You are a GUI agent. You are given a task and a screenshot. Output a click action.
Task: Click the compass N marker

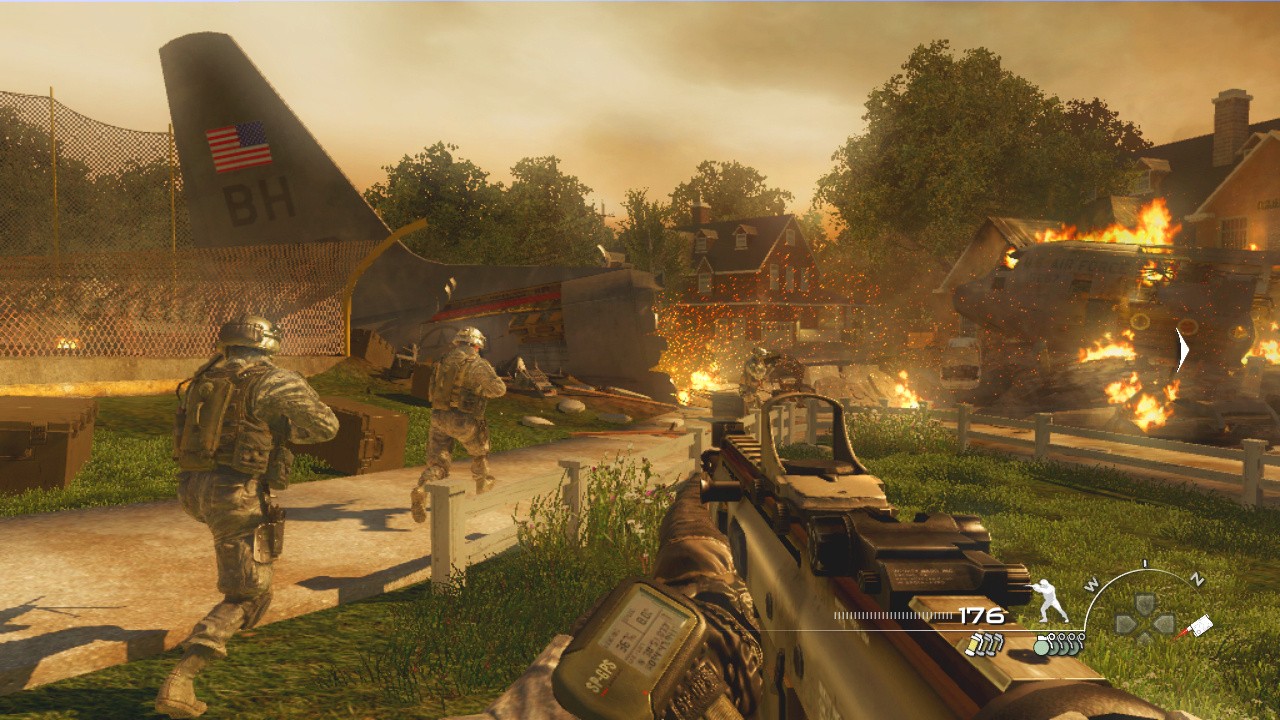tap(1197, 578)
